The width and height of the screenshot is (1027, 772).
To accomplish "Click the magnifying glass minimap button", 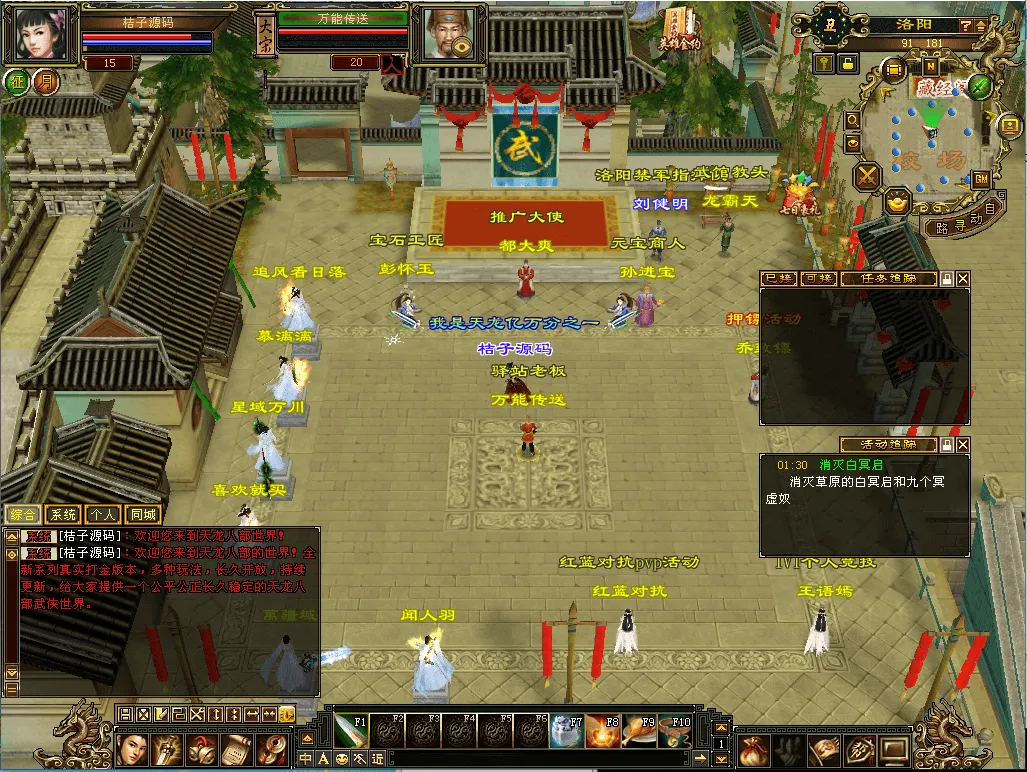I will coord(852,119).
